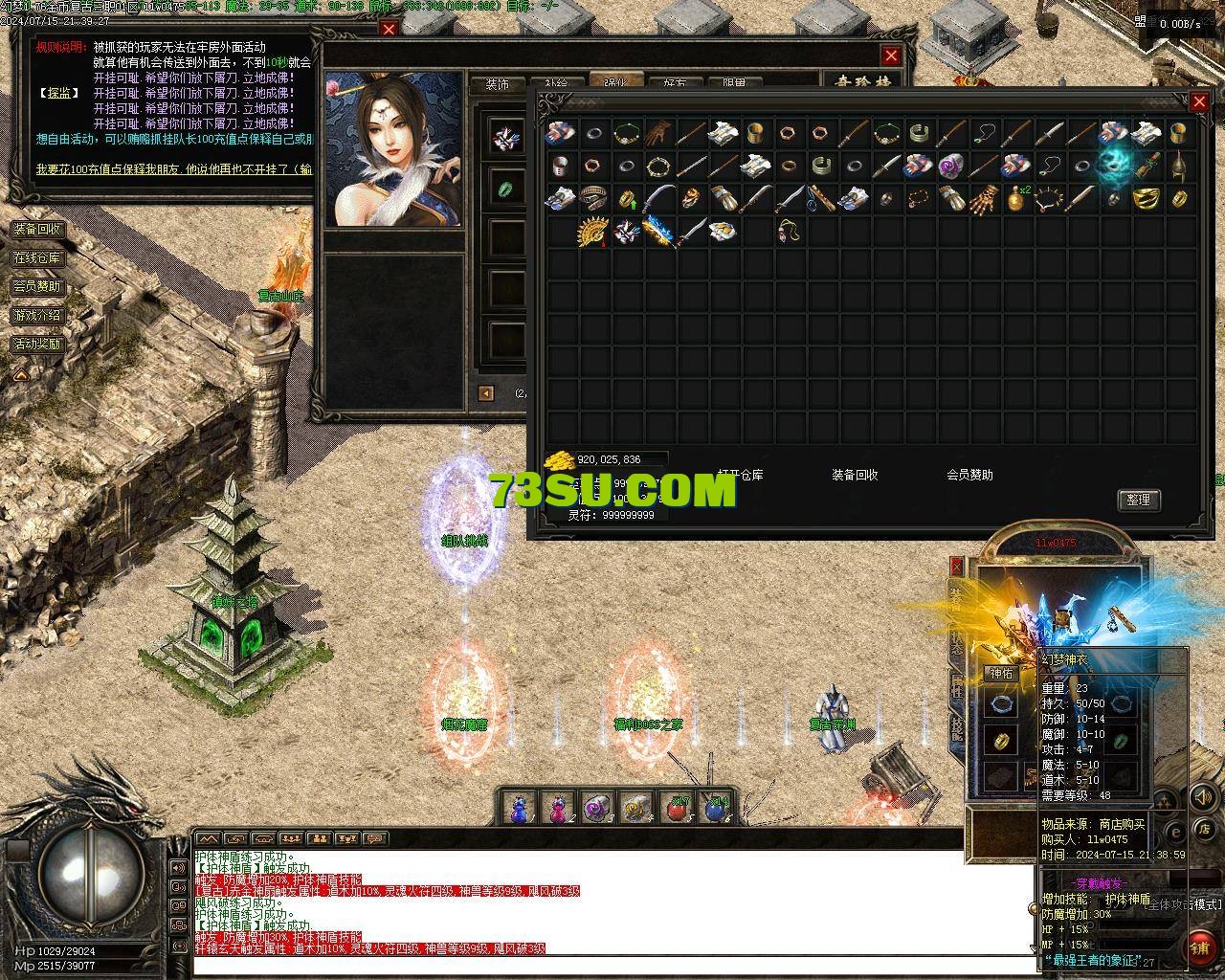Select the purple swirl scroll in bag
Screen dimensions: 1225x980
tap(949, 166)
